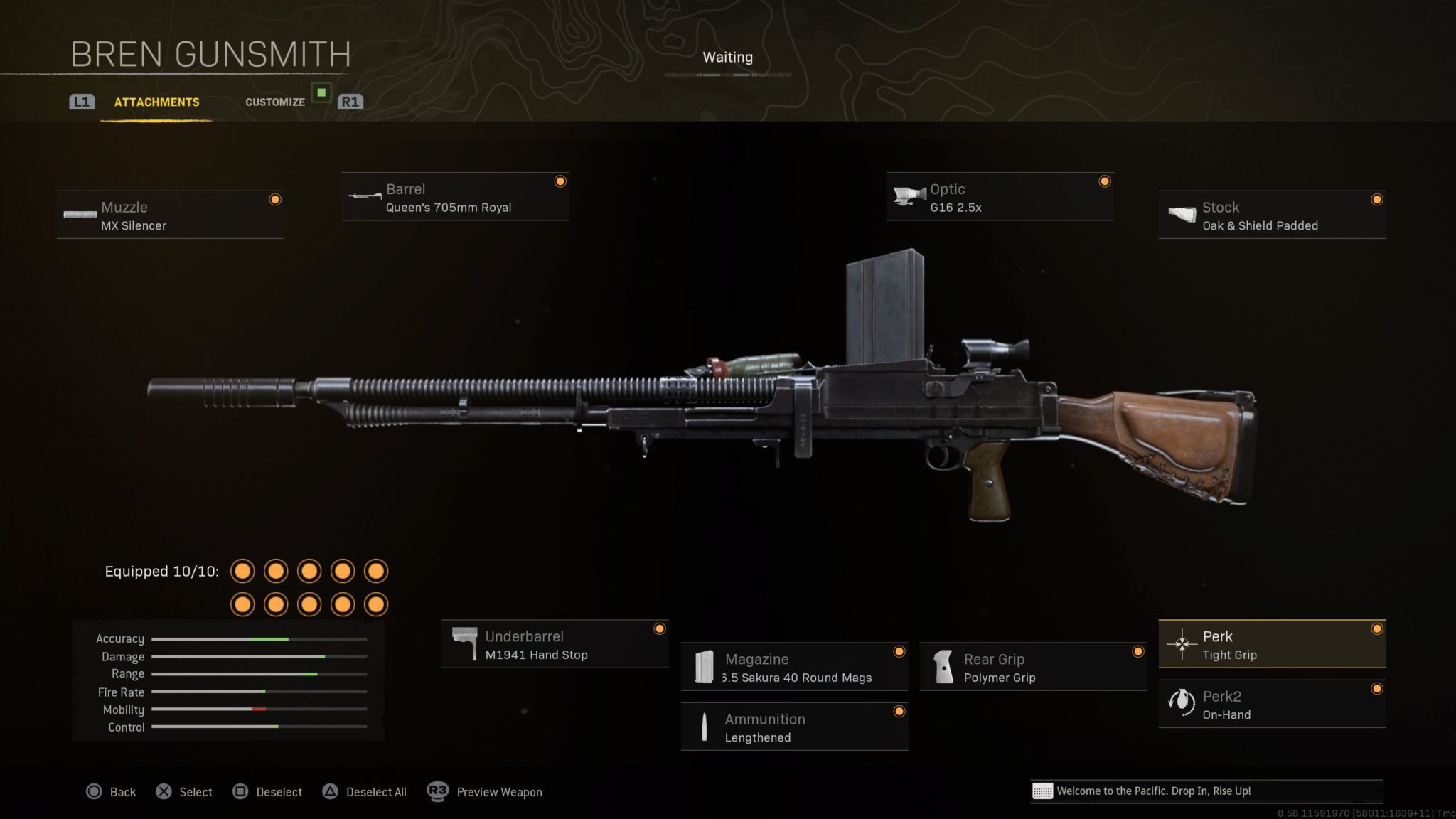Screen dimensions: 1456x819
Task: Switch to the Customize tab
Action: 275,102
